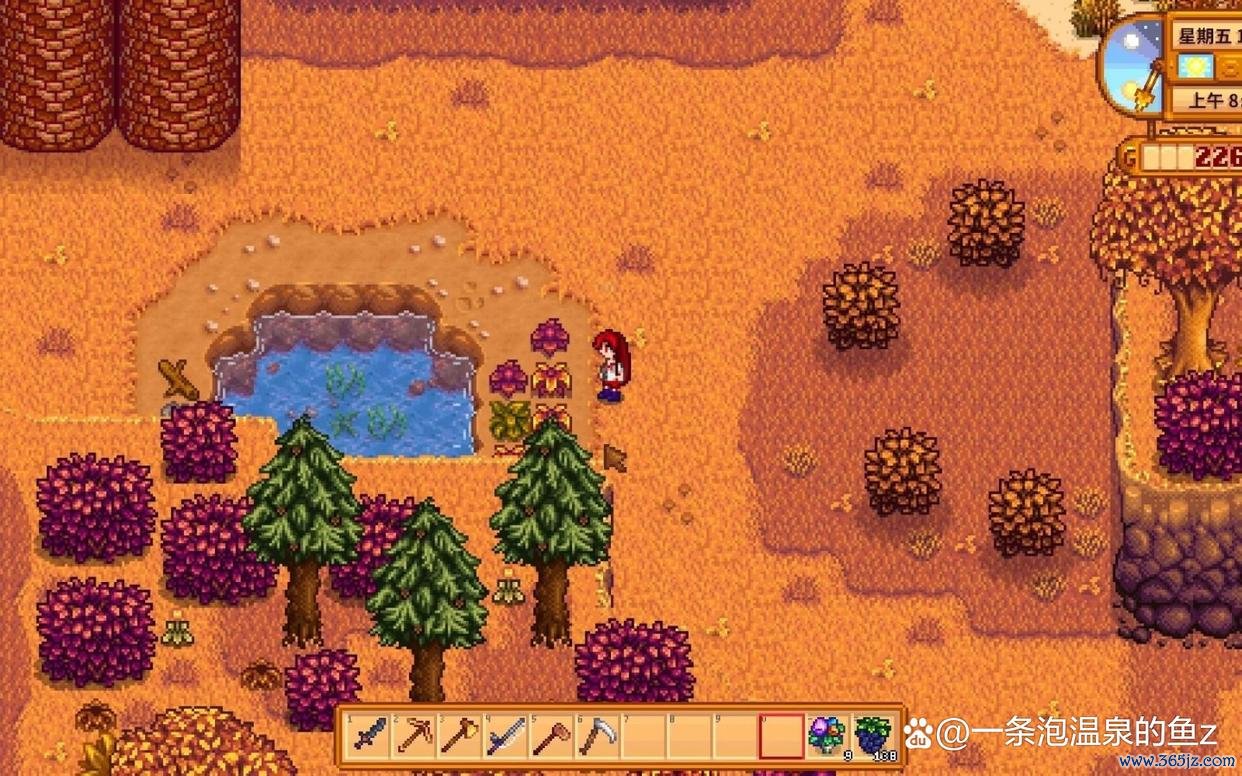Pick the wooden hammer in slot 5

tap(550, 736)
